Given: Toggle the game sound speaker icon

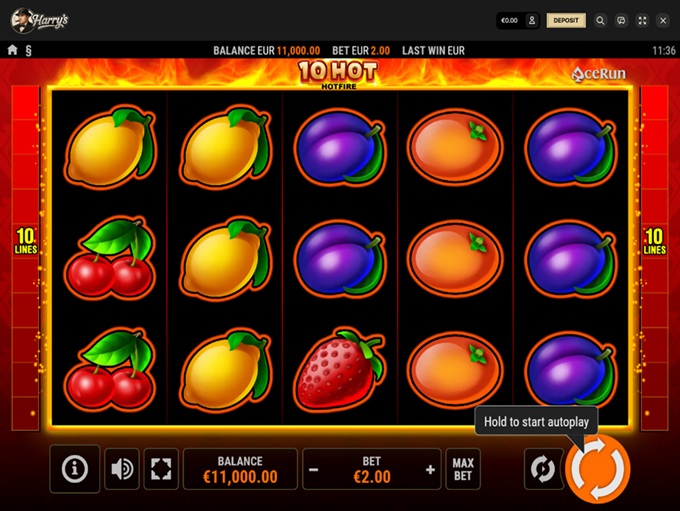Looking at the screenshot, I should pos(122,469).
